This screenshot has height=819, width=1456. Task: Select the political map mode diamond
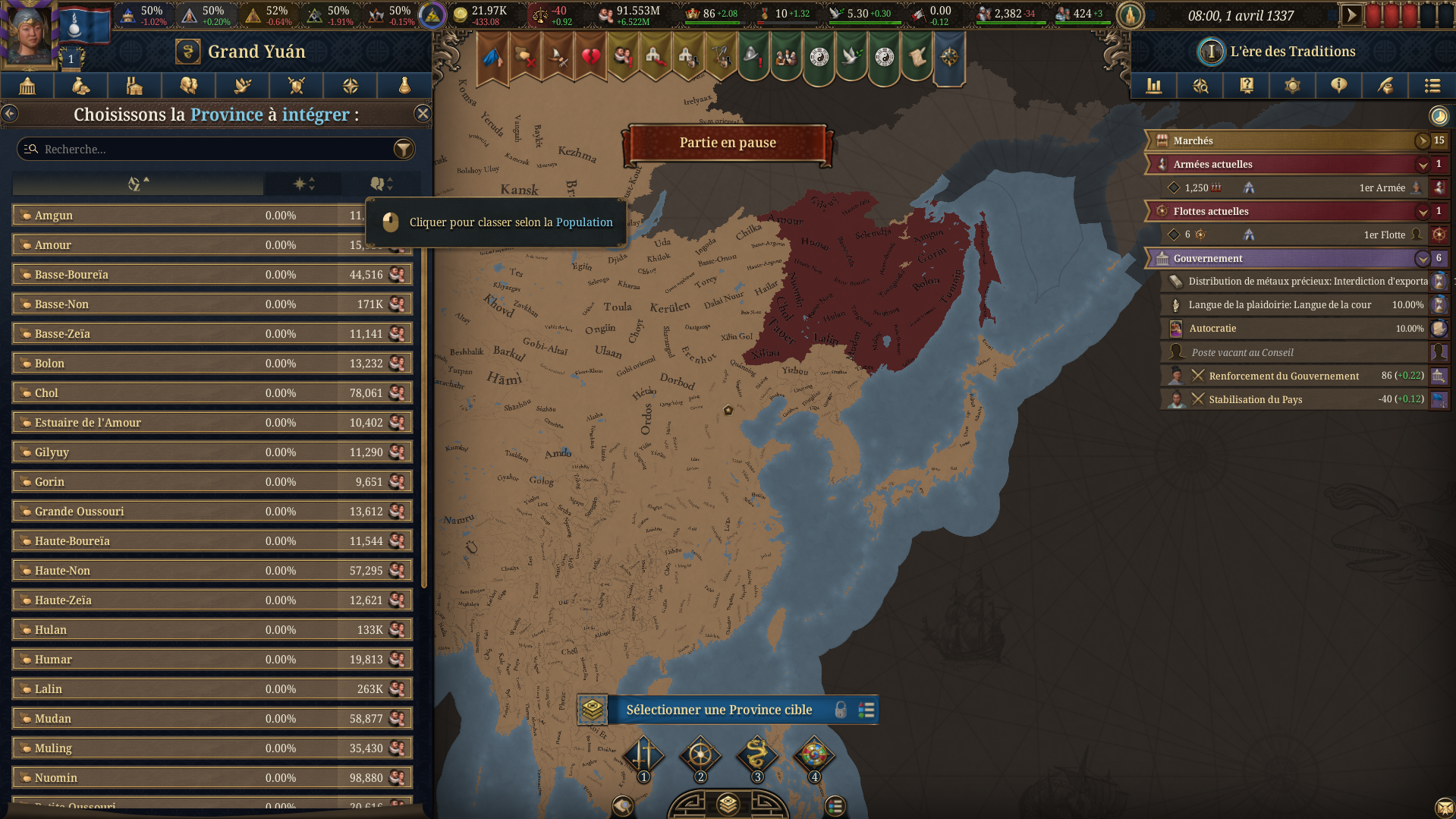643,757
